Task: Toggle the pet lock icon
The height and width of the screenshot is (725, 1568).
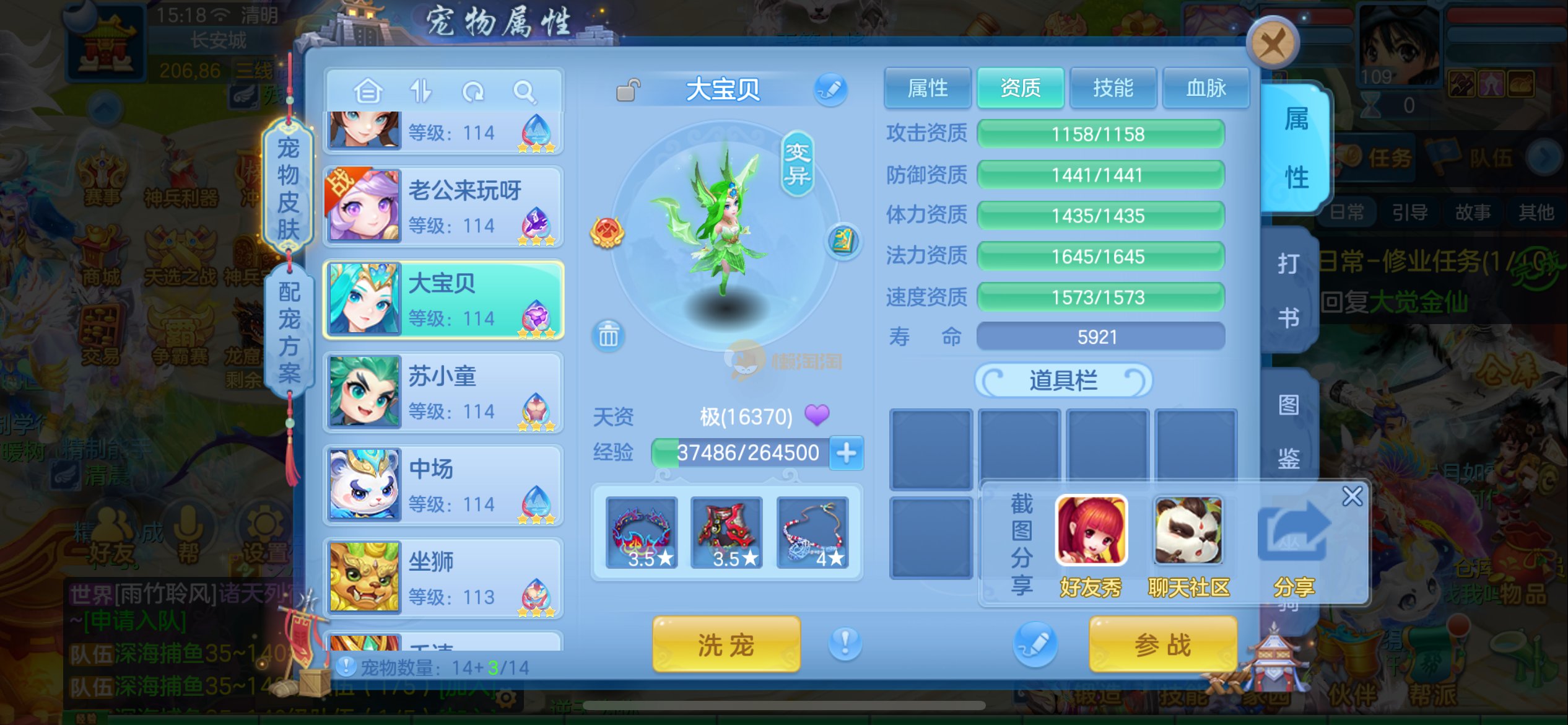Action: click(x=627, y=90)
